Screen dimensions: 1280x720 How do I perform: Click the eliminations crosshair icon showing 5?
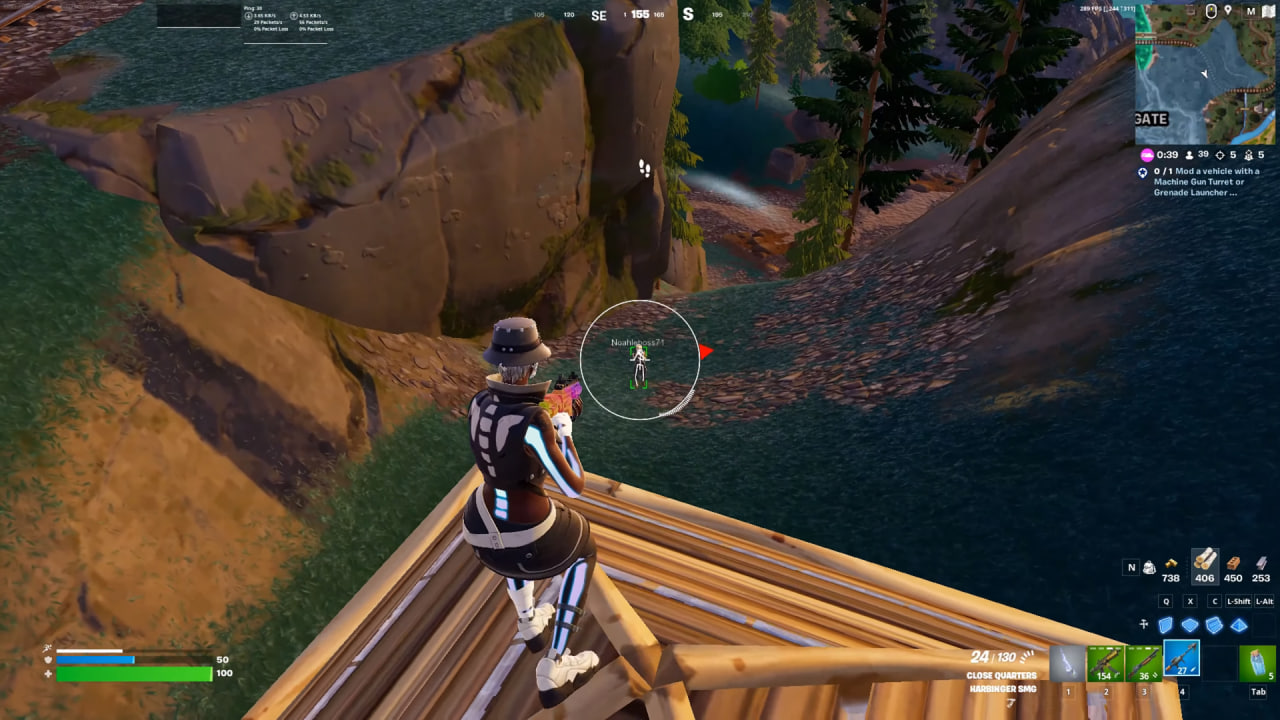coord(1221,156)
